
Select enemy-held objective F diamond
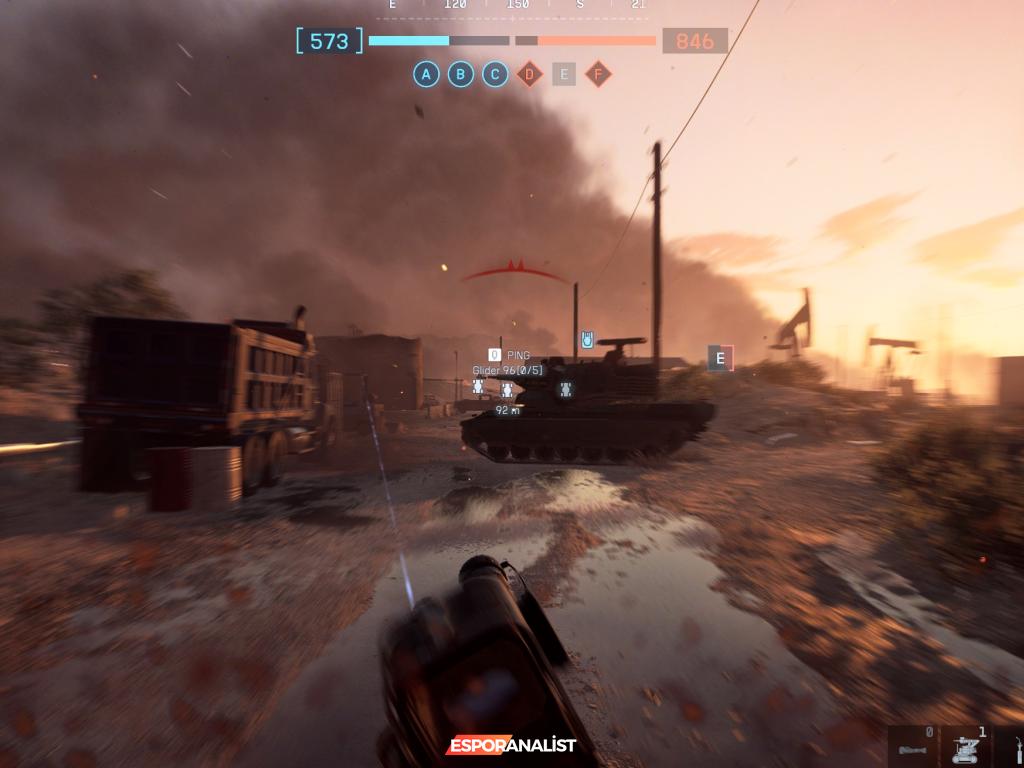point(598,74)
